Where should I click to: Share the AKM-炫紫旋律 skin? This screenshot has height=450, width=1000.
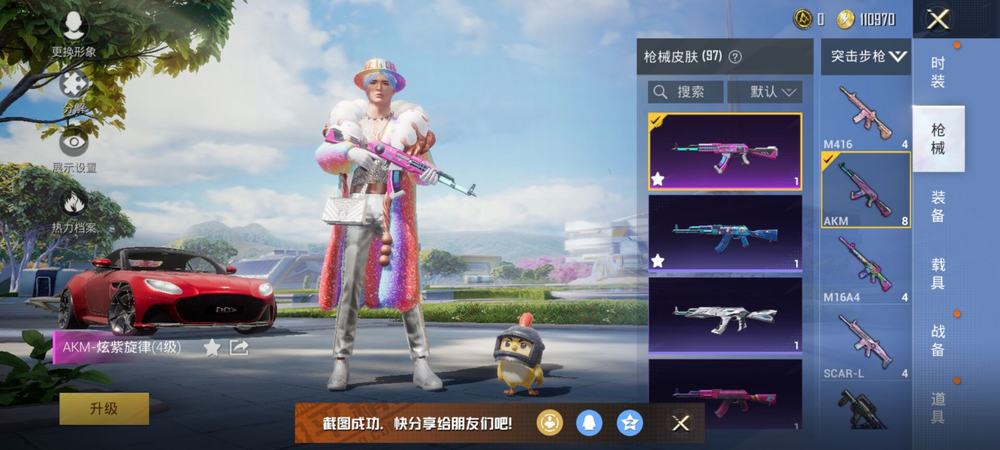pos(239,347)
